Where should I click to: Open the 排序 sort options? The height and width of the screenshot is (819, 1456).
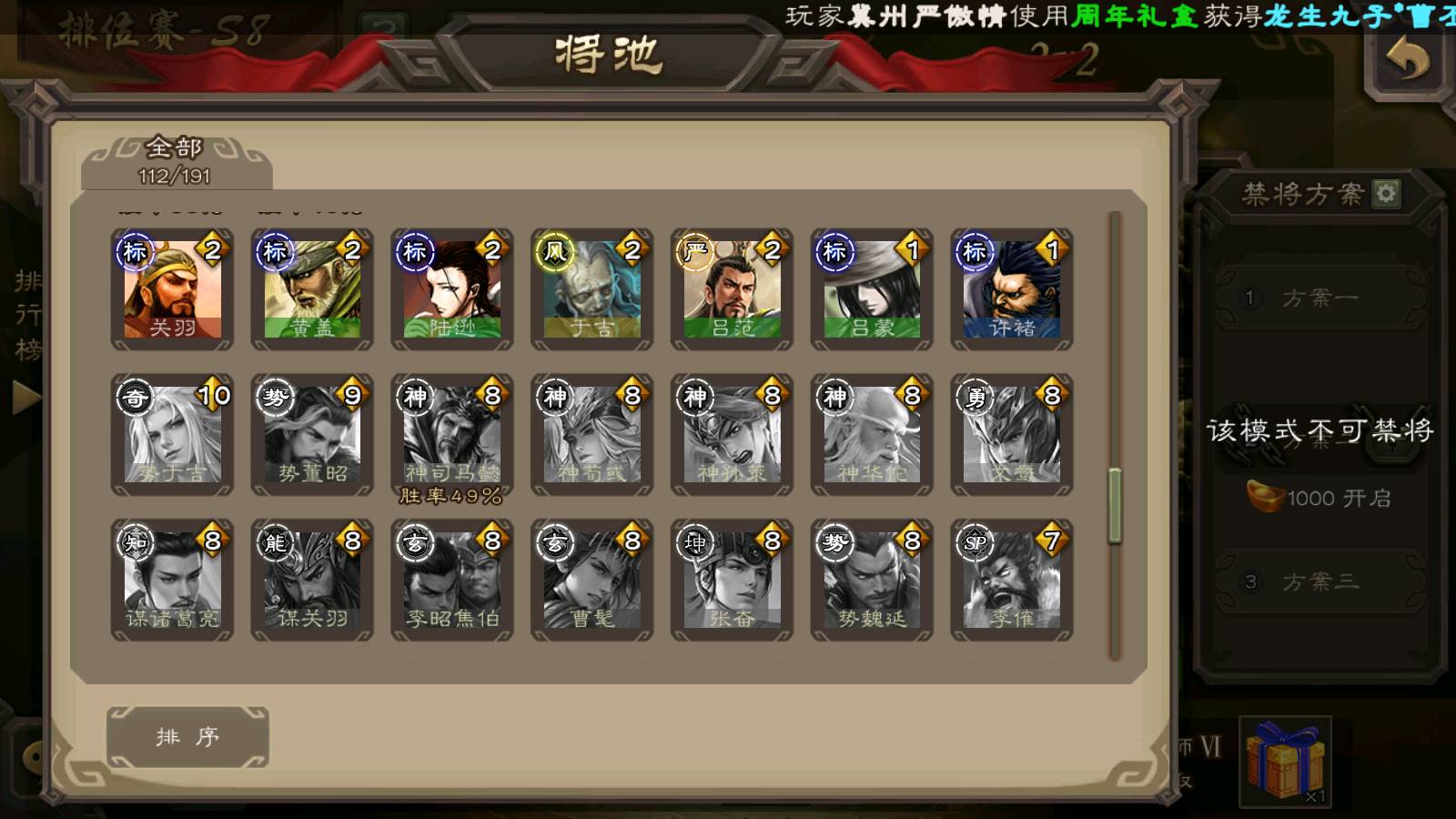(187, 737)
